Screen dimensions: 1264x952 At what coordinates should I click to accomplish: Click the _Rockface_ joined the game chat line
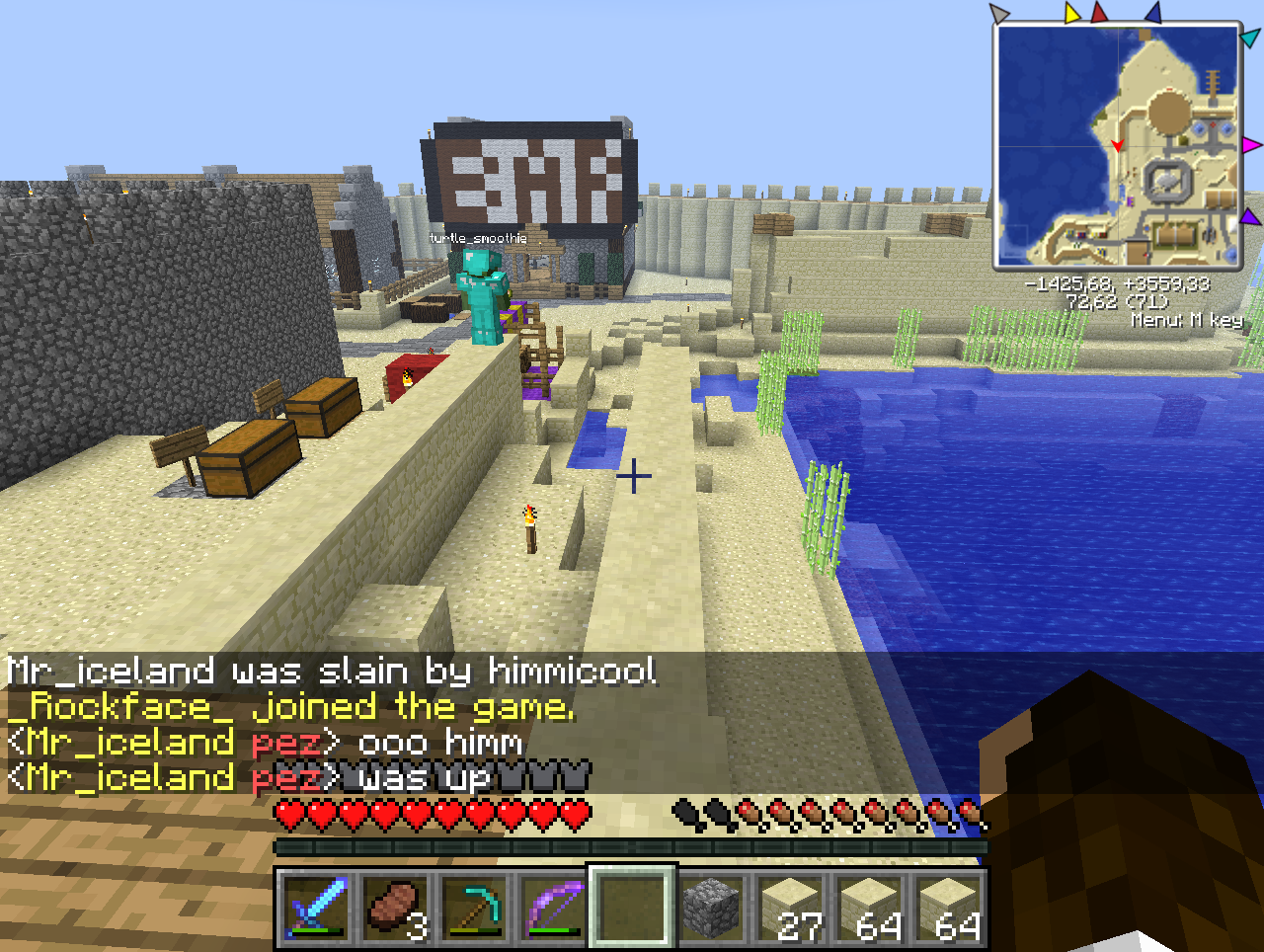290,707
